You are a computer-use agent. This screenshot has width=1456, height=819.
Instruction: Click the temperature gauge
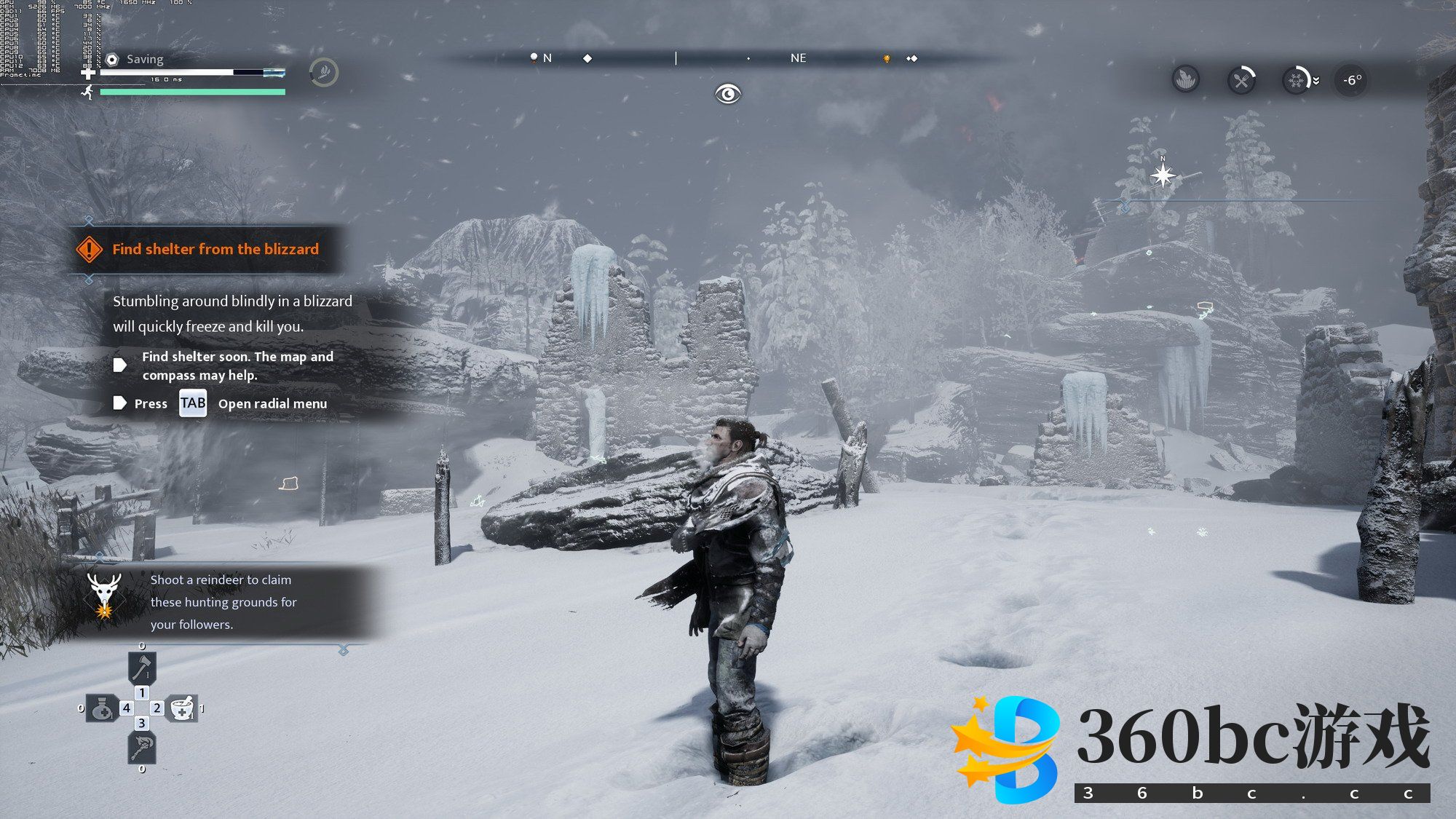(1351, 80)
